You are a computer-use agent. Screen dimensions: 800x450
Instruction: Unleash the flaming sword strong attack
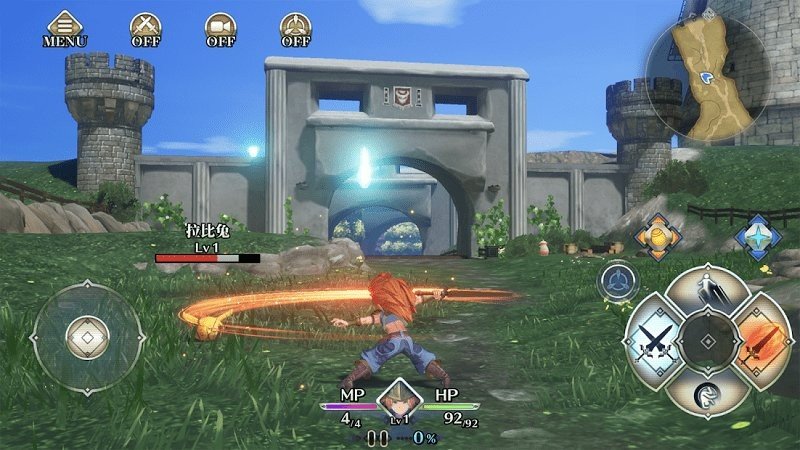click(762, 343)
